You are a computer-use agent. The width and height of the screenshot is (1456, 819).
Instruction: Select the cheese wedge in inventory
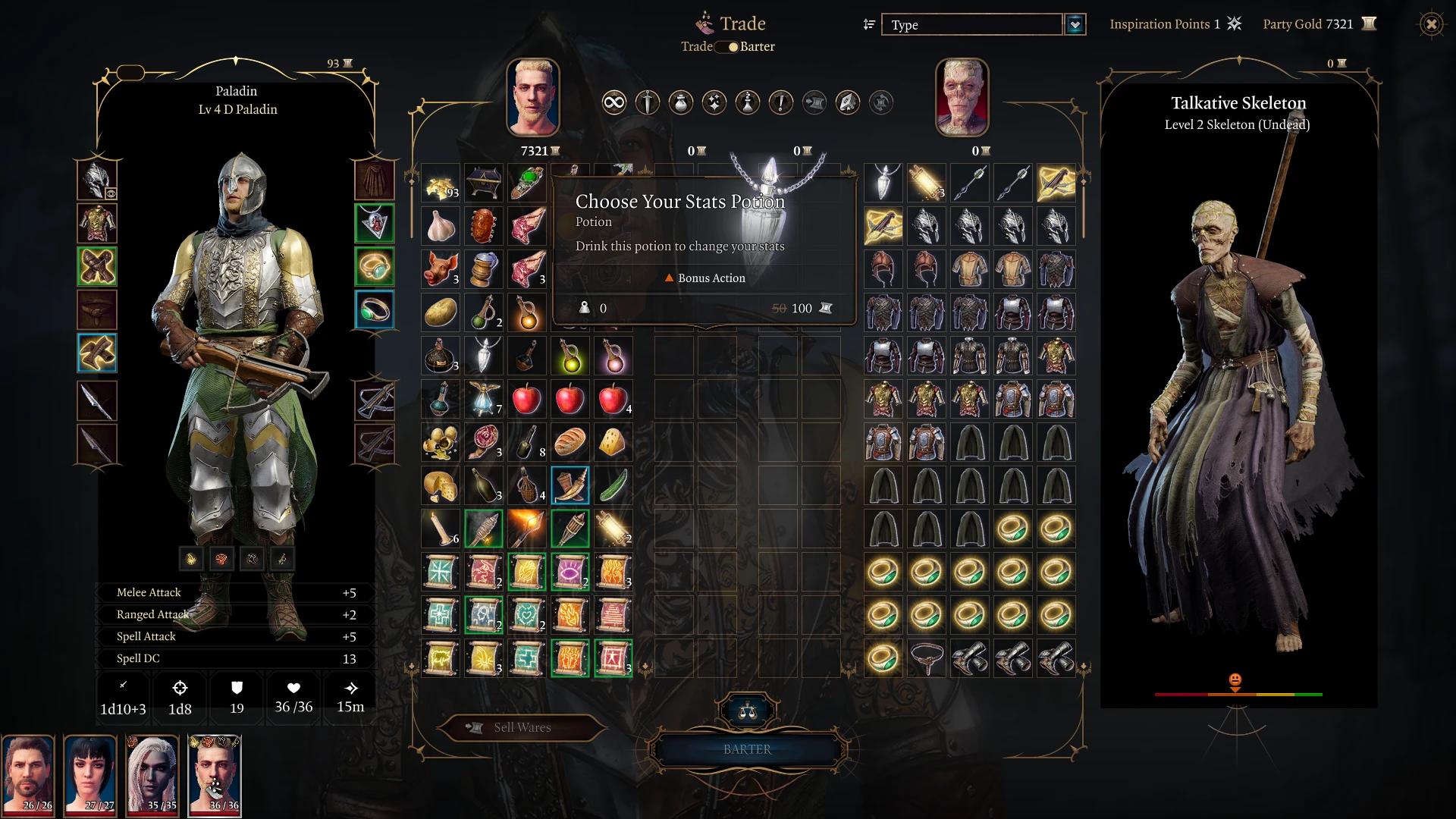(613, 442)
